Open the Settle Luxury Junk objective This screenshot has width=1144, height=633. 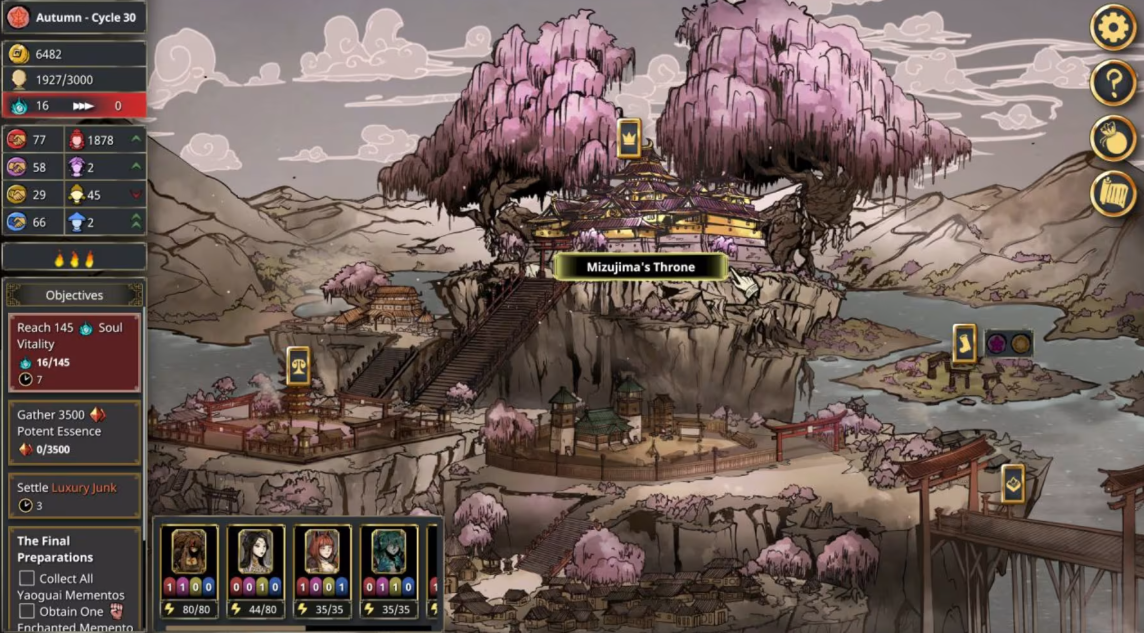point(74,496)
